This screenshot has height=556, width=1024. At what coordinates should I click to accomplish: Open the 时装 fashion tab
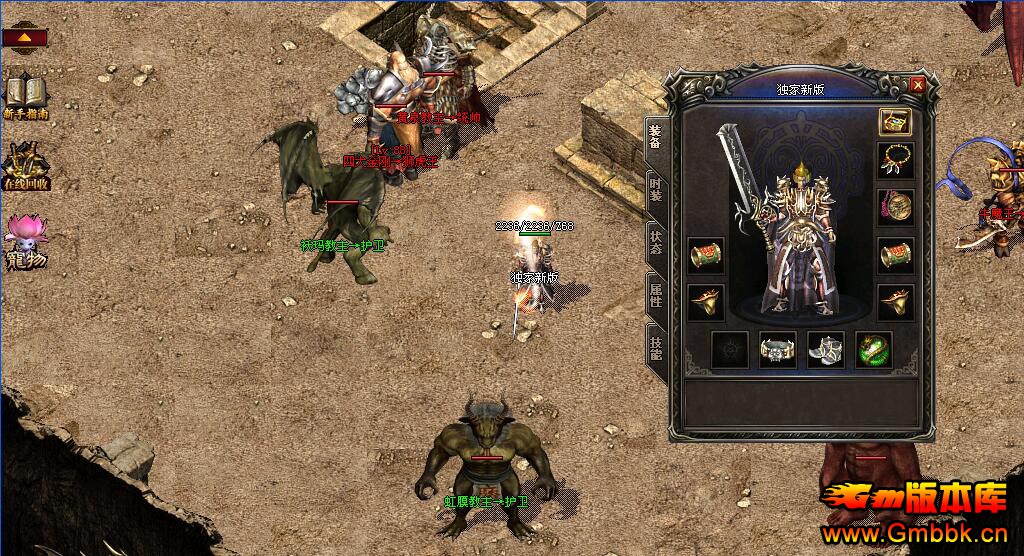(656, 190)
